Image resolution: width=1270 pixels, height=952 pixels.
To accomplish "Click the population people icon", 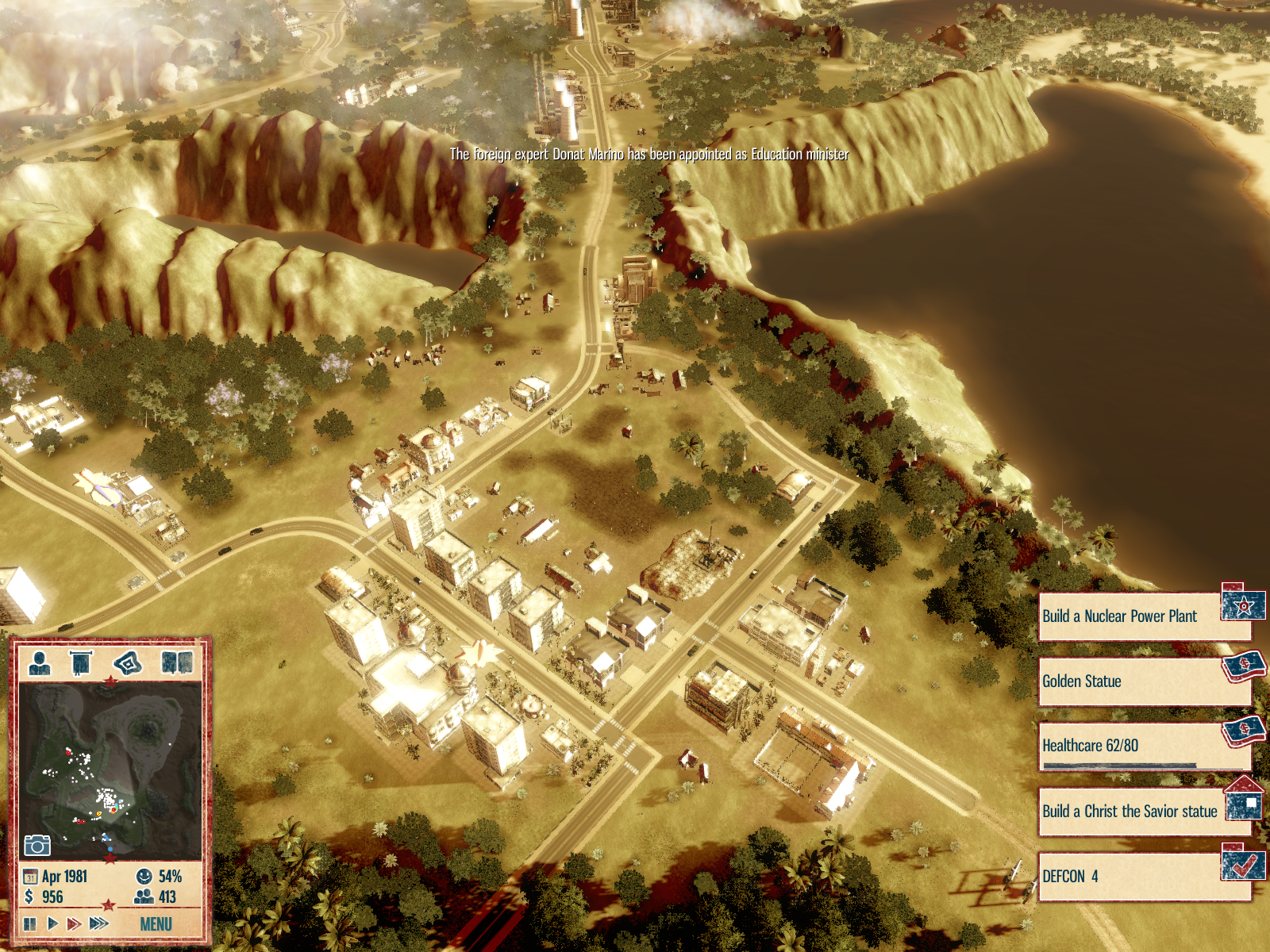I will pyautogui.click(x=144, y=897).
